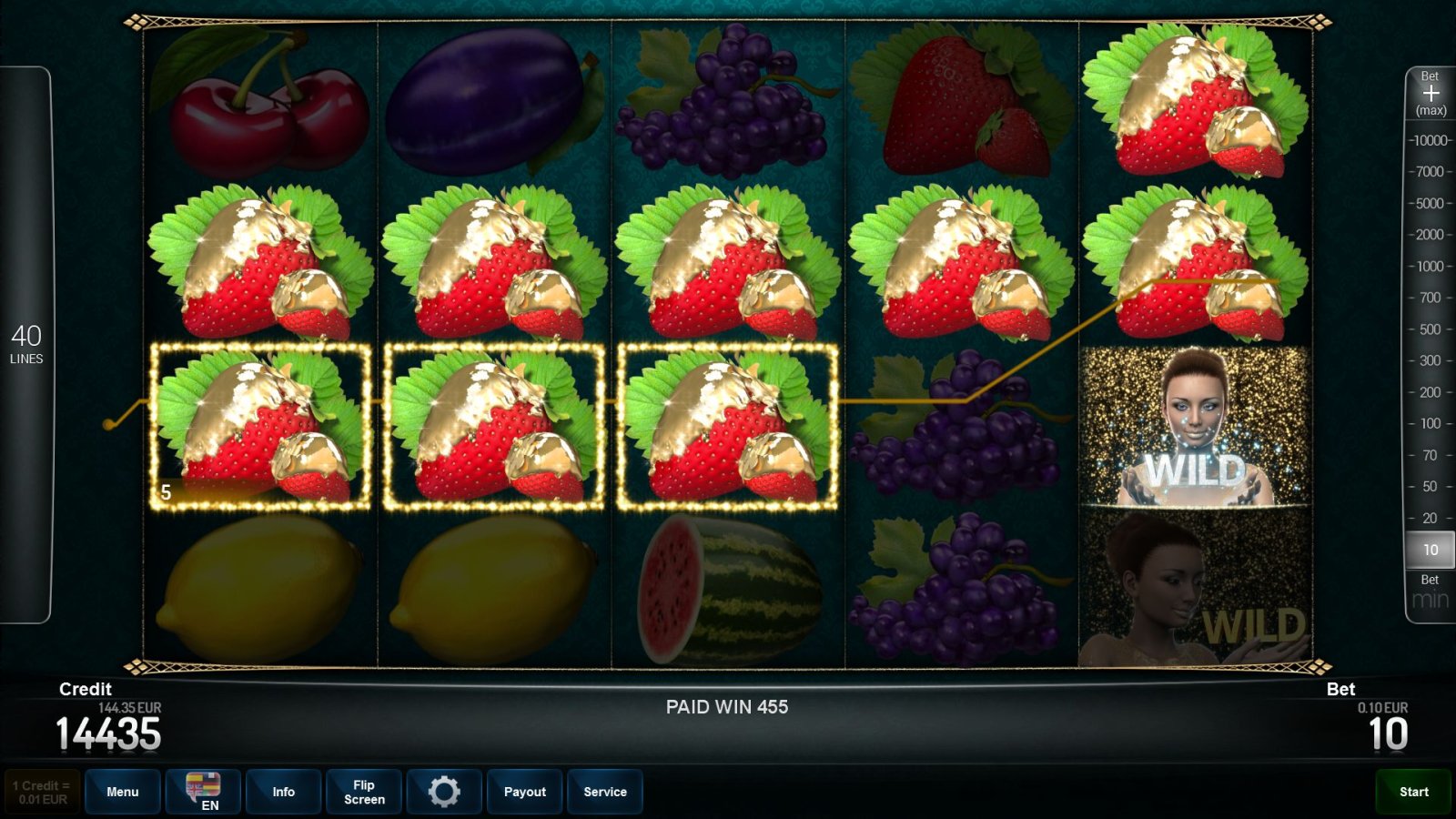This screenshot has width=1456, height=819.
Task: Open the Payout information
Action: coord(524,792)
